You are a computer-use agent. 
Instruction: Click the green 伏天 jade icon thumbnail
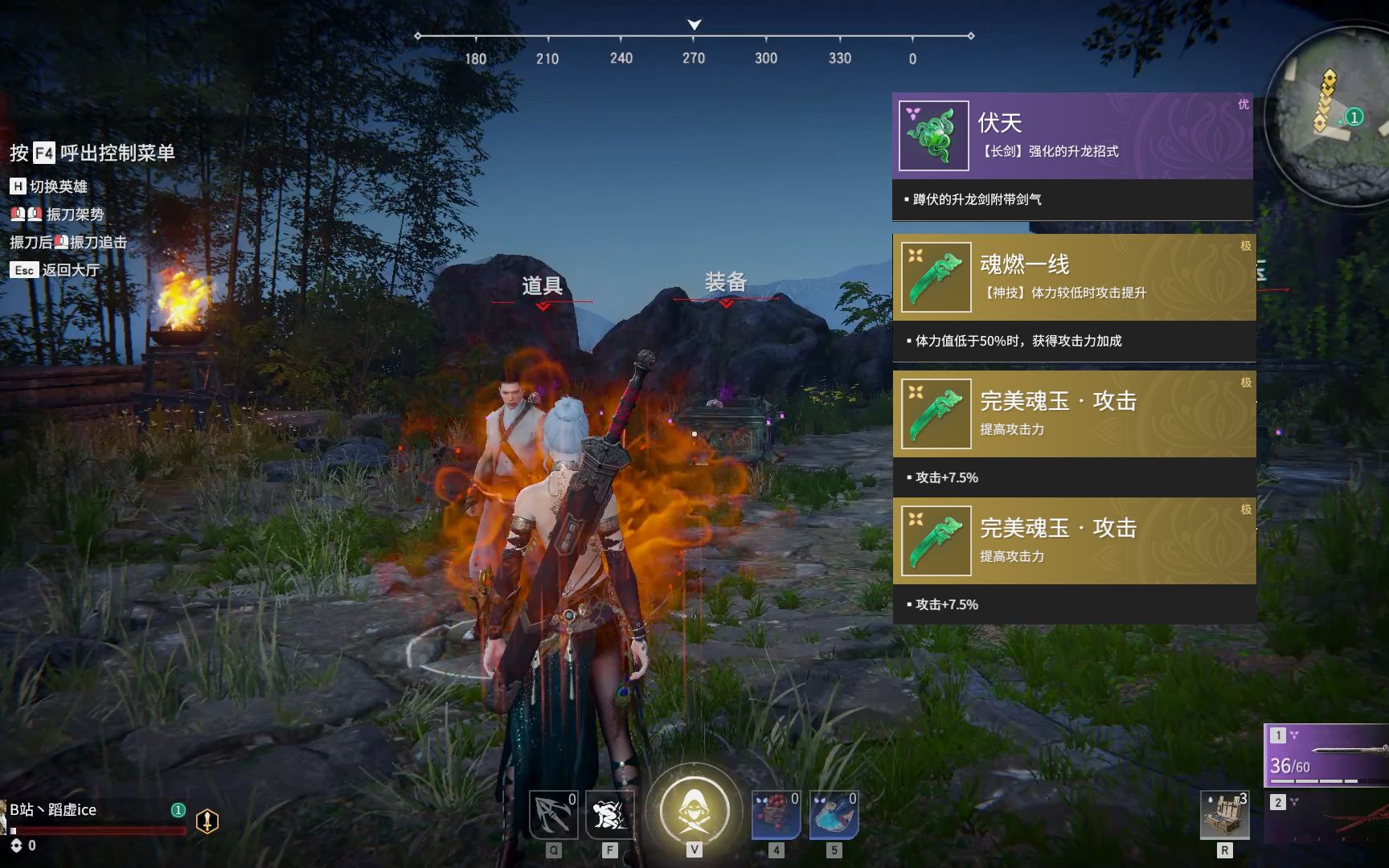(933, 136)
